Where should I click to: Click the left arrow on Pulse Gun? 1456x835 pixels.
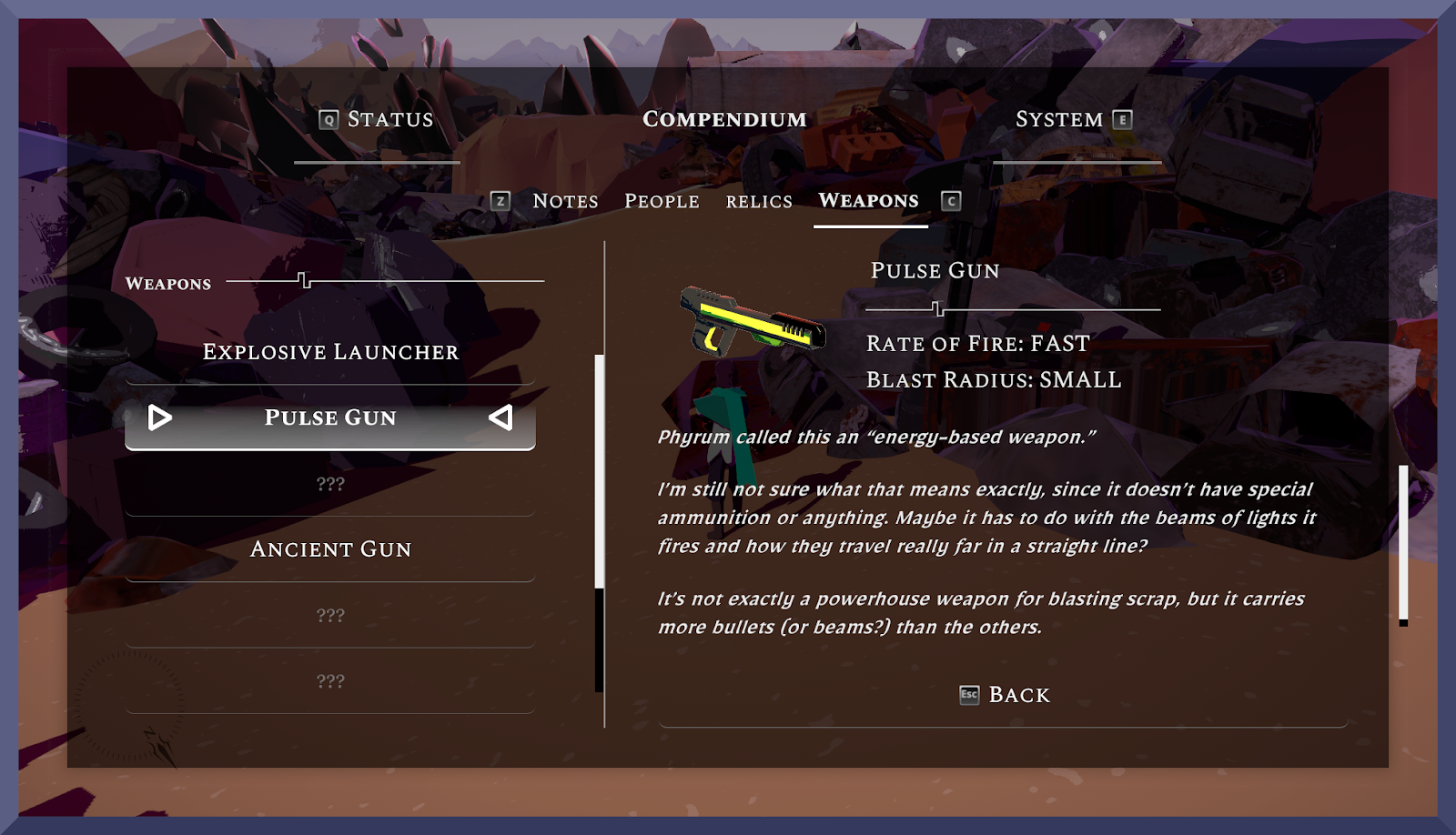[159, 418]
